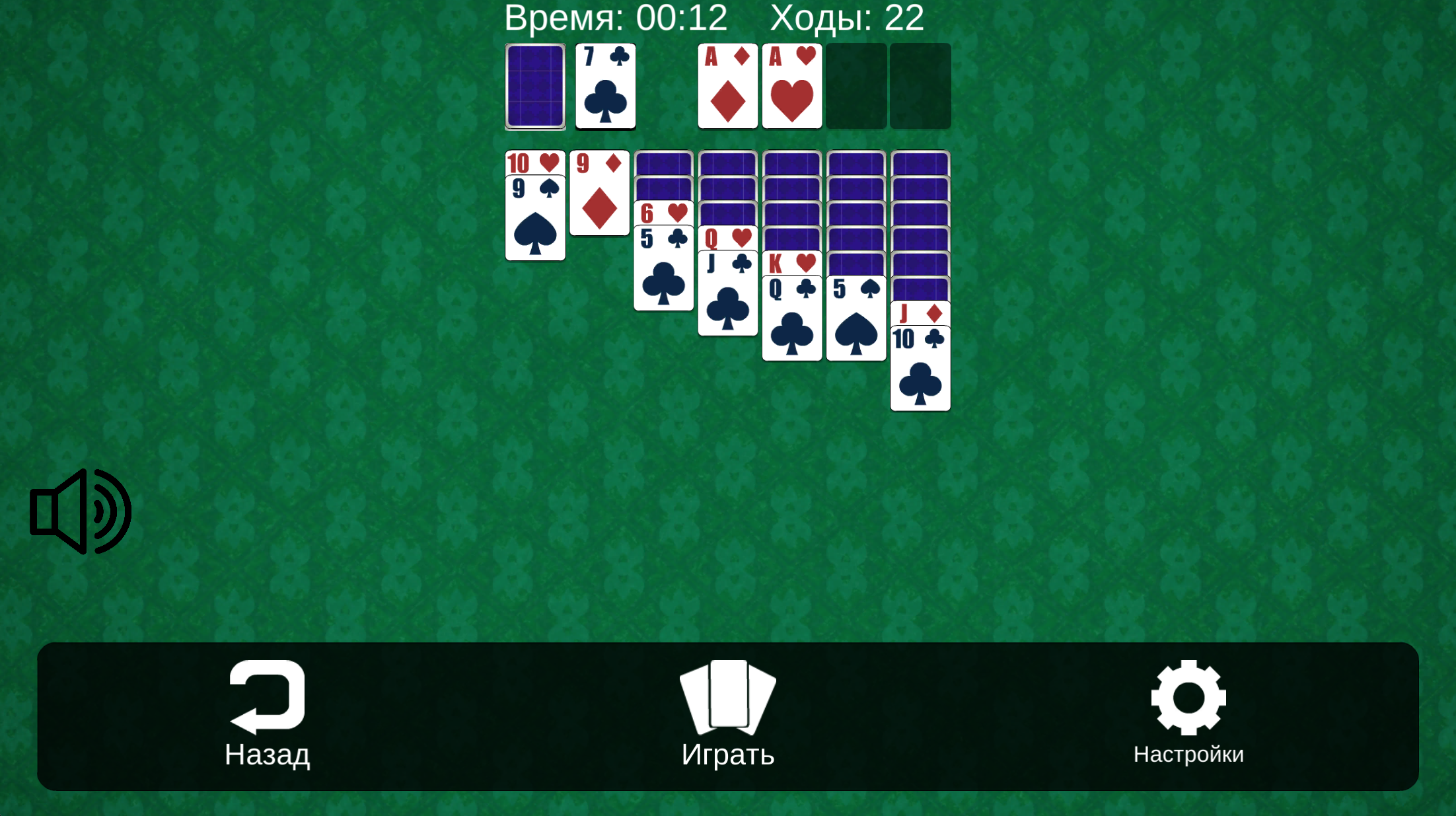Click the 9 of Spades card

(535, 218)
